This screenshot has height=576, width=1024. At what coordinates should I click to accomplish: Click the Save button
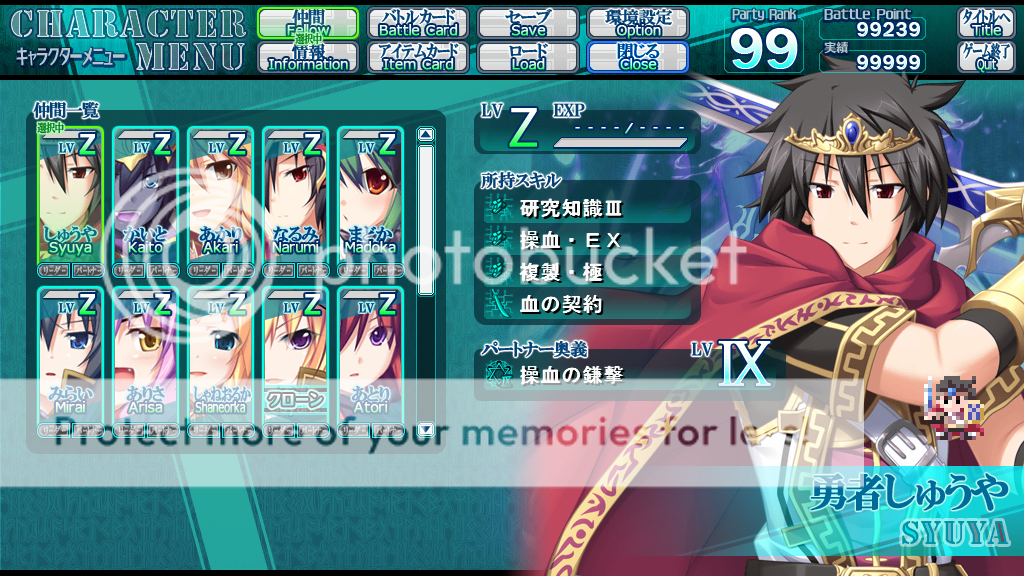pos(528,24)
